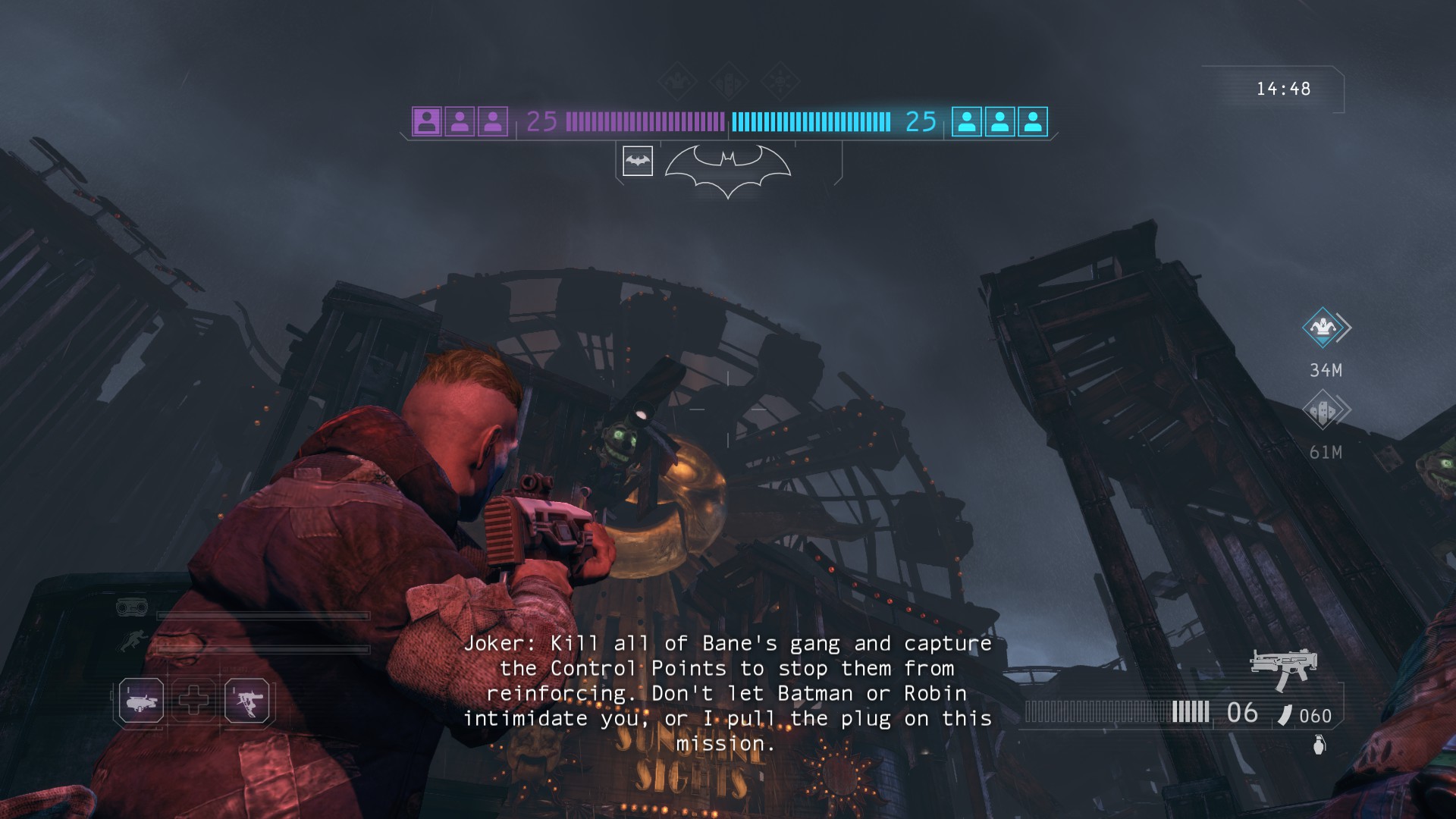Click the small boxed bat icon
The height and width of the screenshot is (819, 1456).
point(638,161)
